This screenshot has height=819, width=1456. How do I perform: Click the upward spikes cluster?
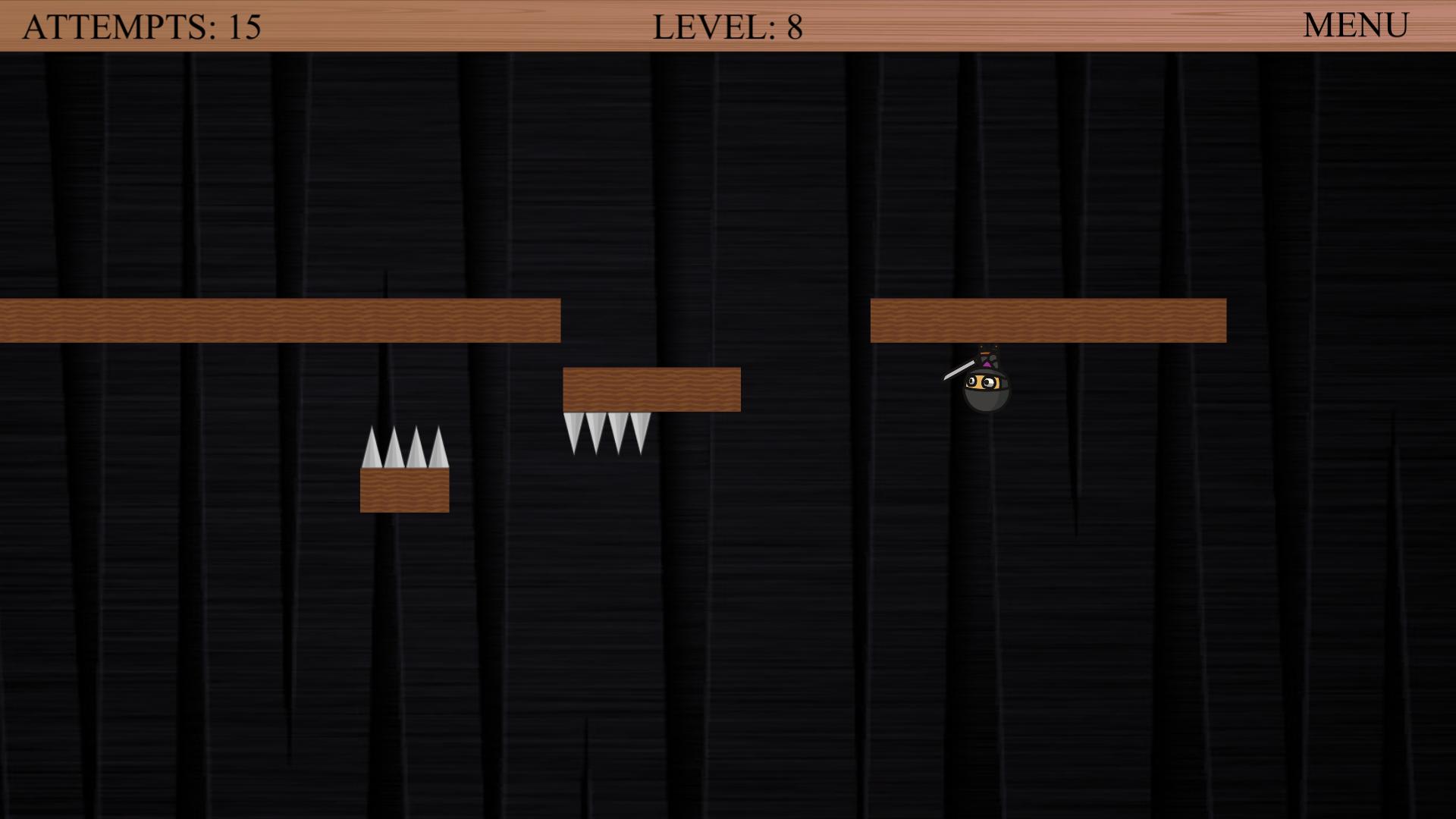pos(406,447)
